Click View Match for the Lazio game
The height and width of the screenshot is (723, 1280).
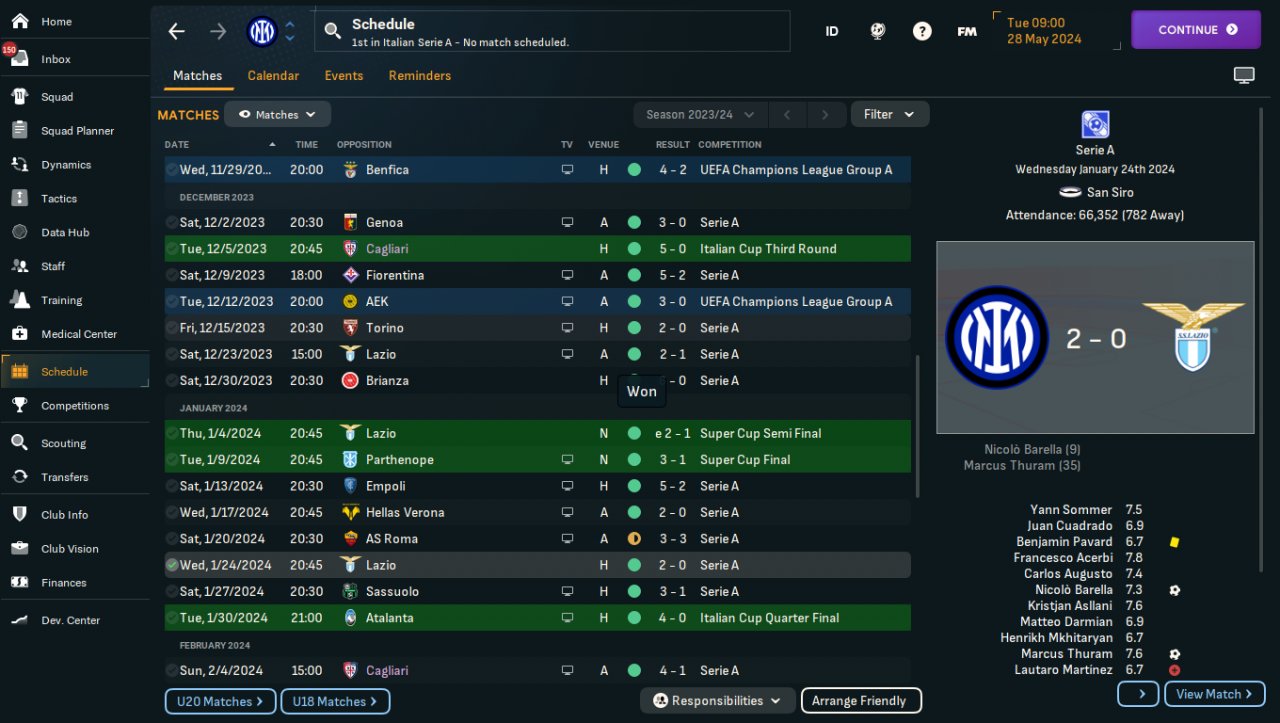tap(1214, 694)
